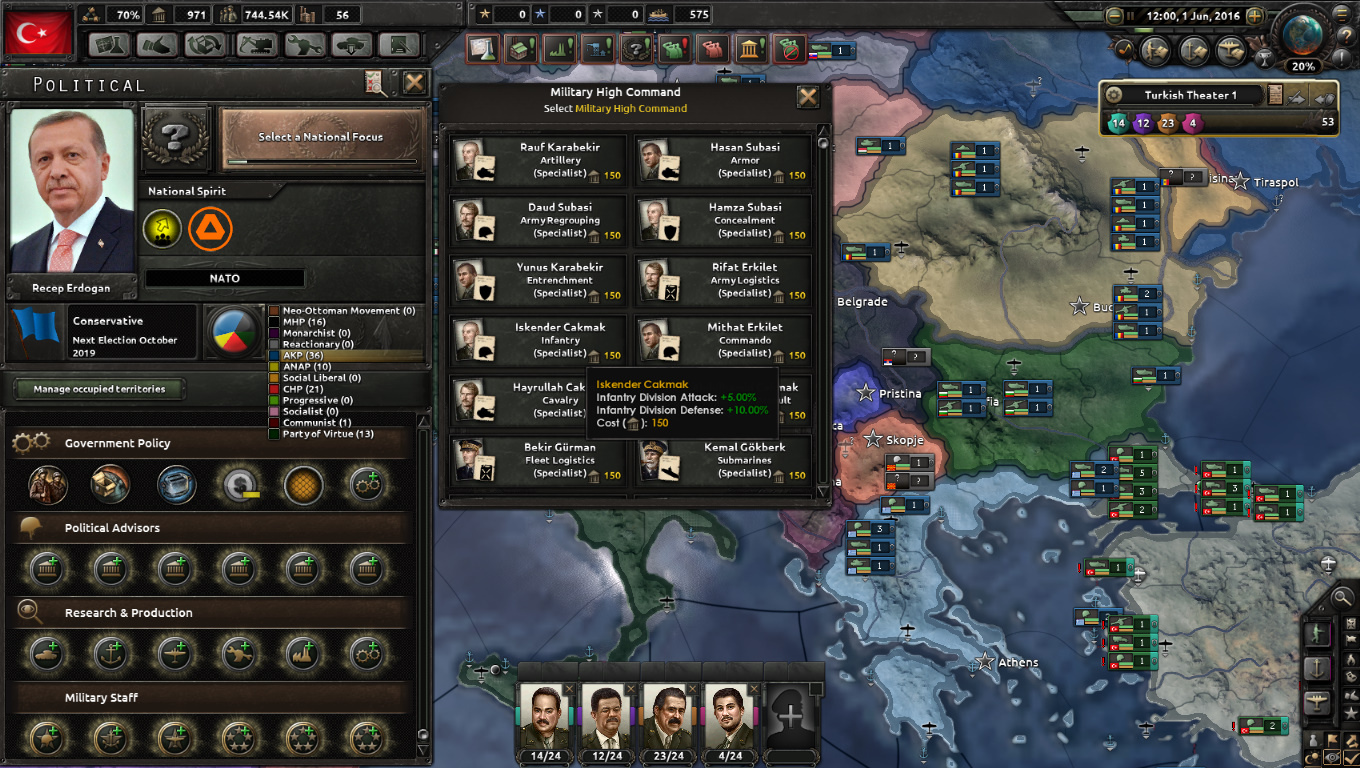Open the conscription law selector

click(47, 485)
